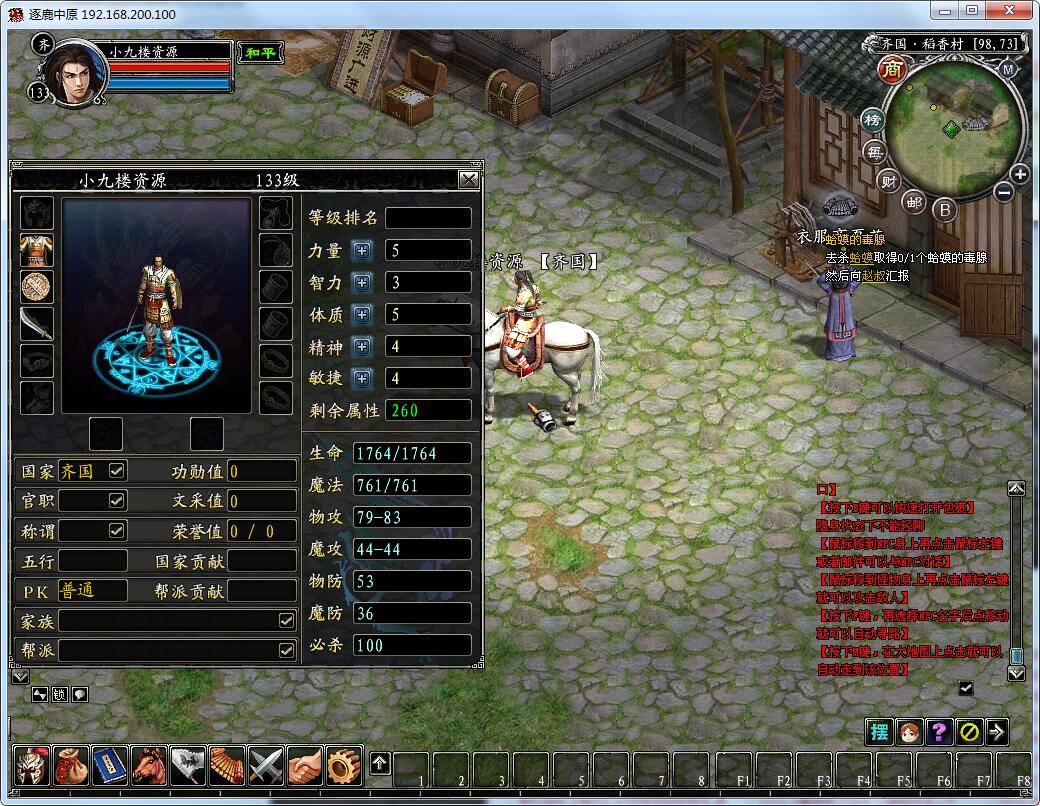Select the equipped curved sword slot
This screenshot has height=806, width=1040.
[37, 323]
